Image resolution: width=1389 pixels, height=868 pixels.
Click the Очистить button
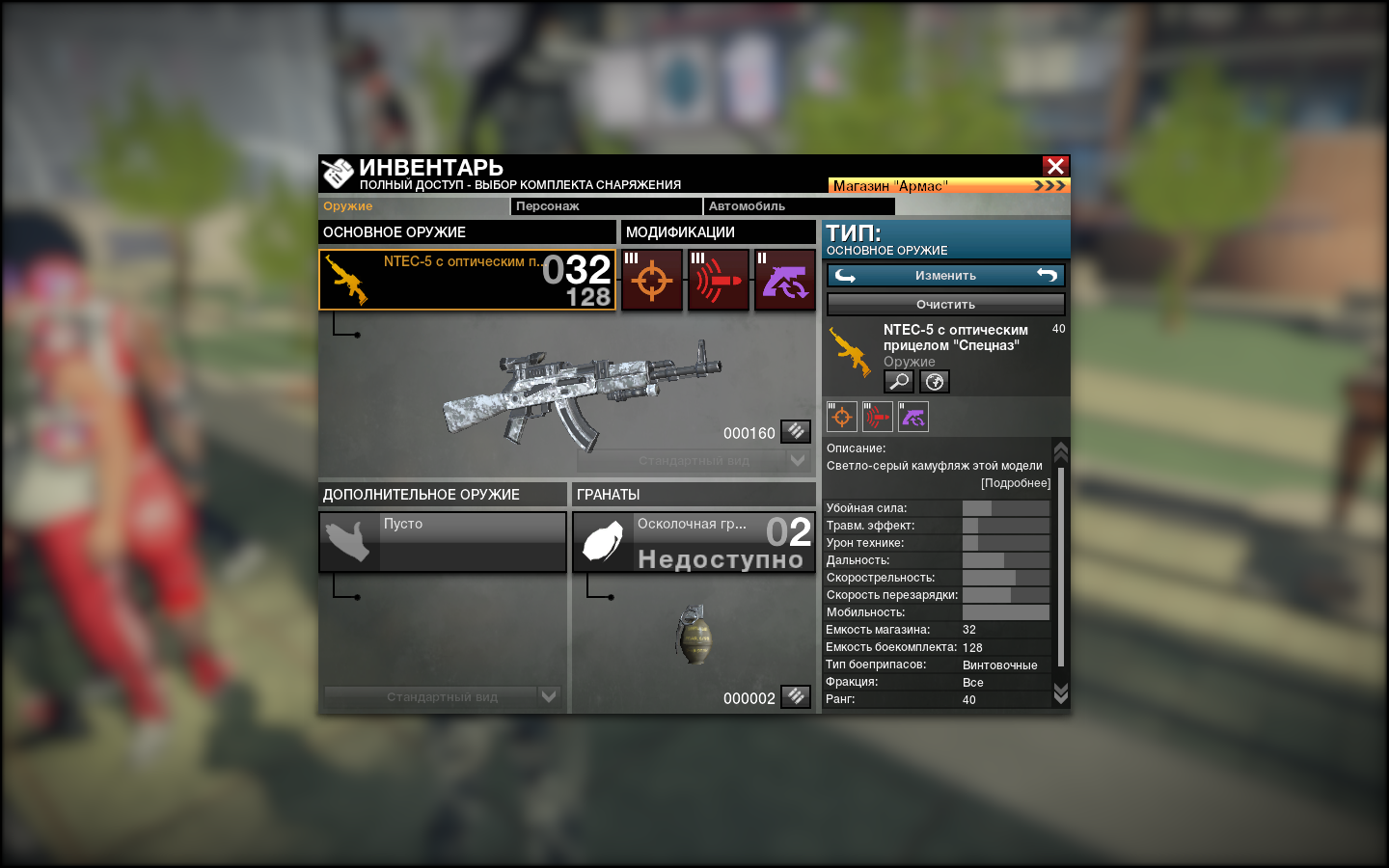point(945,304)
